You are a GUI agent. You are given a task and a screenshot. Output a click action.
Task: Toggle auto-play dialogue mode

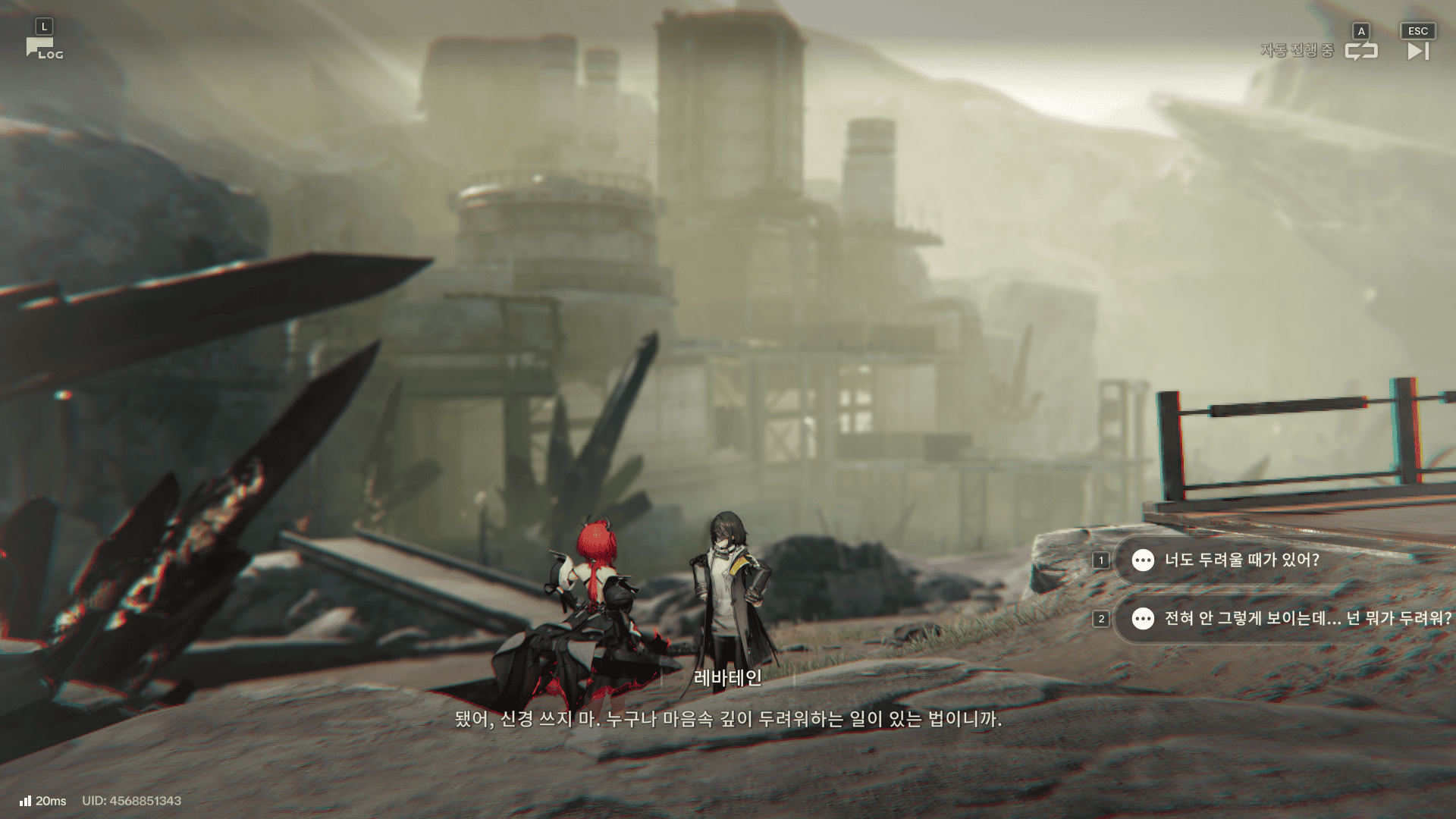[1360, 50]
